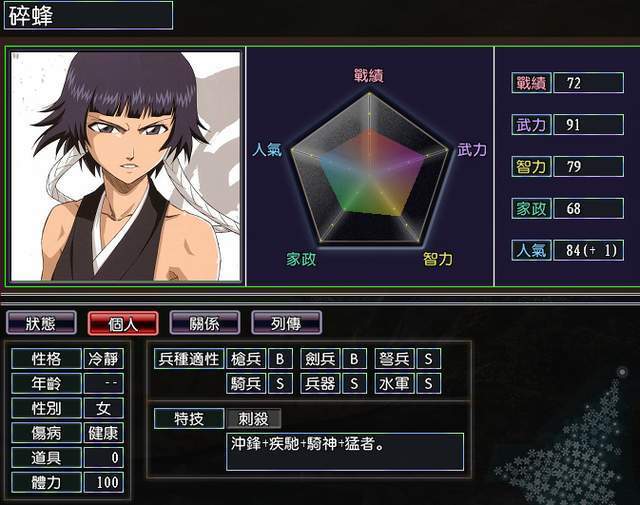640x505 pixels.
Task: Click the character portrait of 碎蜂
Action: (126, 166)
